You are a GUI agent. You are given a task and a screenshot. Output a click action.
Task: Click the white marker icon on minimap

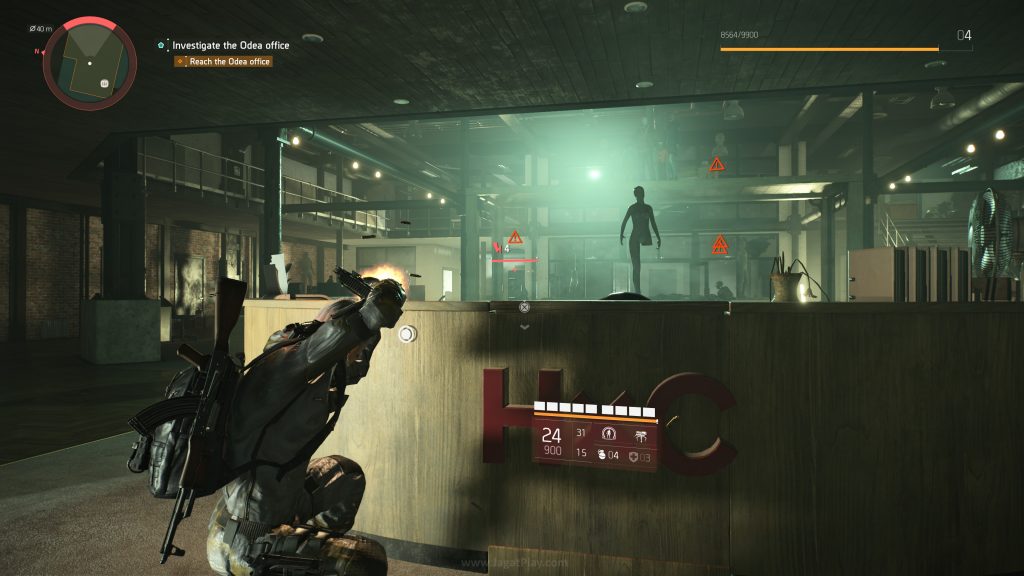pyautogui.click(x=104, y=83)
